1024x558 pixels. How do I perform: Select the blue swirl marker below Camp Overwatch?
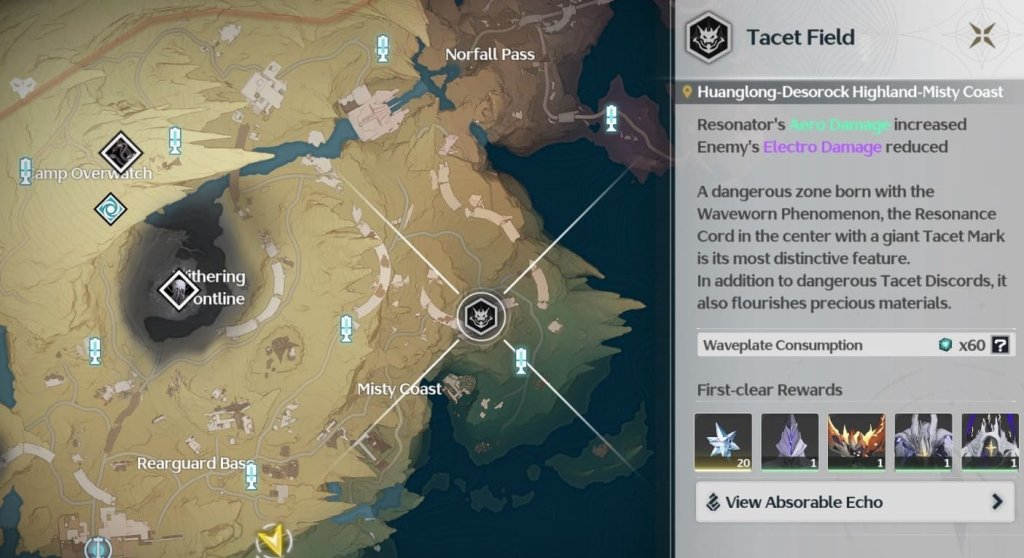tap(110, 208)
